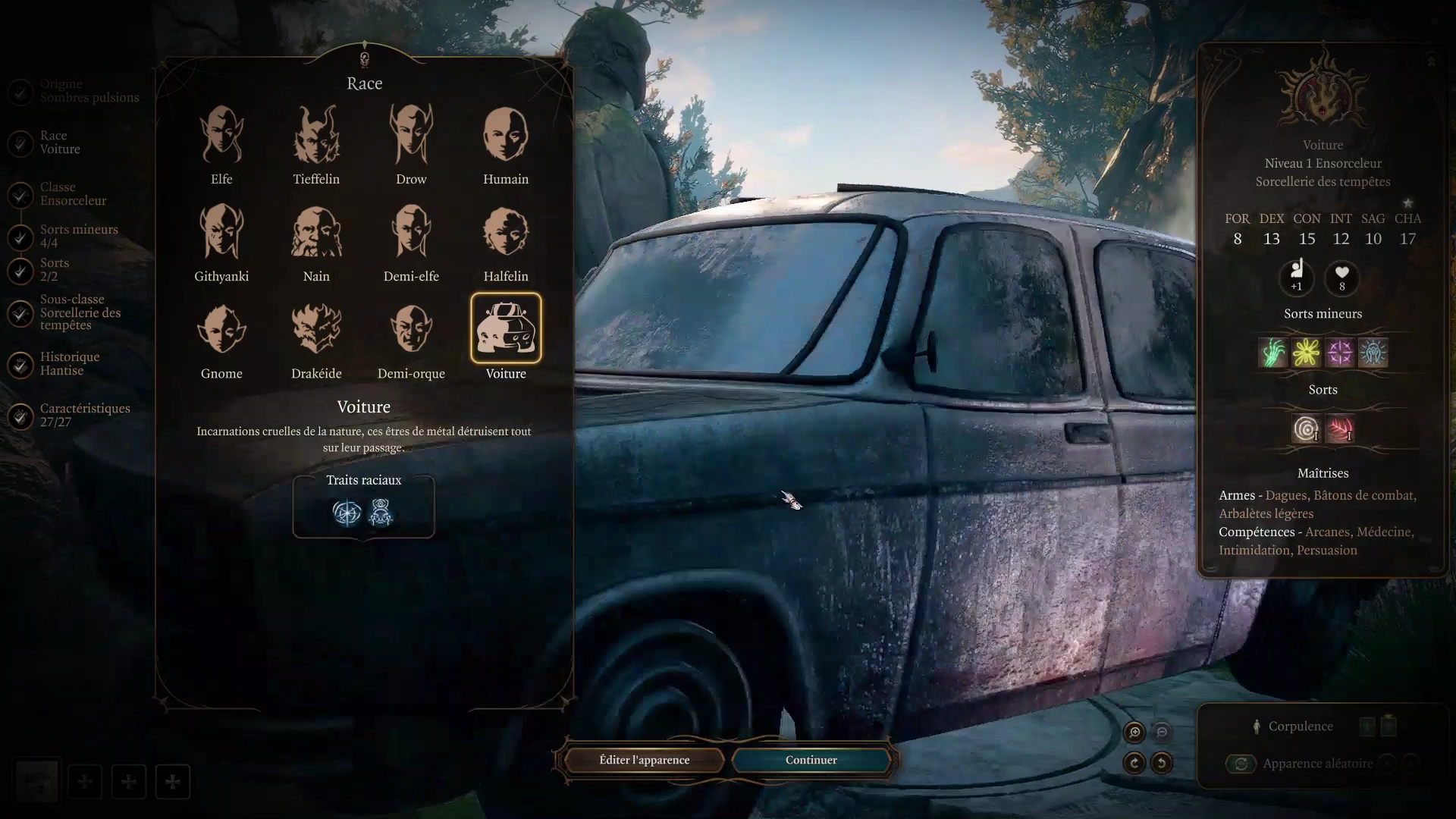Select the Voiture race tile

[506, 329]
